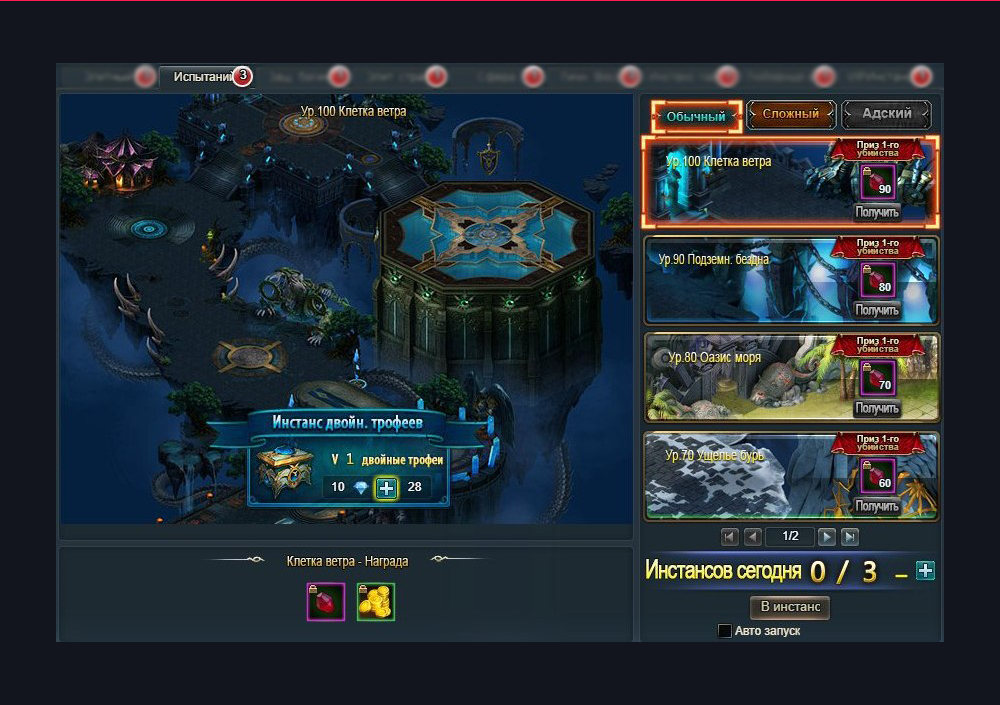Pick the Ур.70 Ущелье бурь instance
1000x705 pixels.
click(x=740, y=476)
